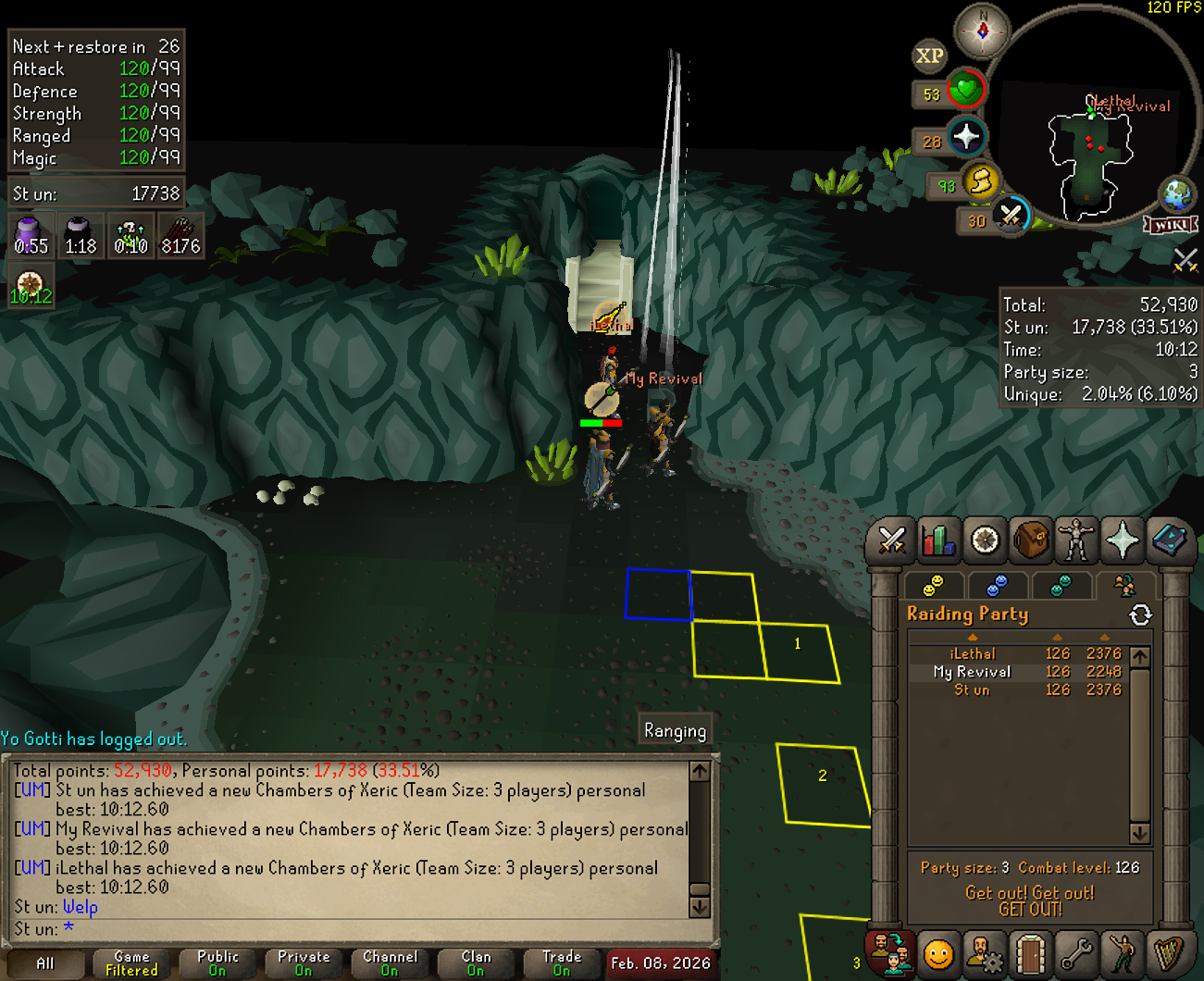
Task: Open the XP drops toggle orb
Action: pyautogui.click(x=929, y=56)
